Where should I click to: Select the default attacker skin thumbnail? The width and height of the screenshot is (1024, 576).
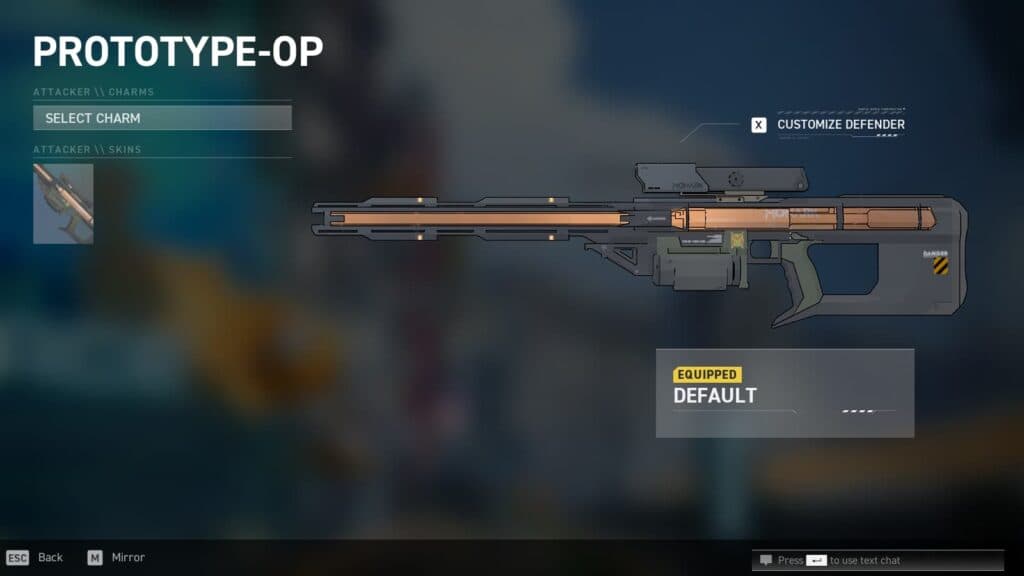click(63, 204)
